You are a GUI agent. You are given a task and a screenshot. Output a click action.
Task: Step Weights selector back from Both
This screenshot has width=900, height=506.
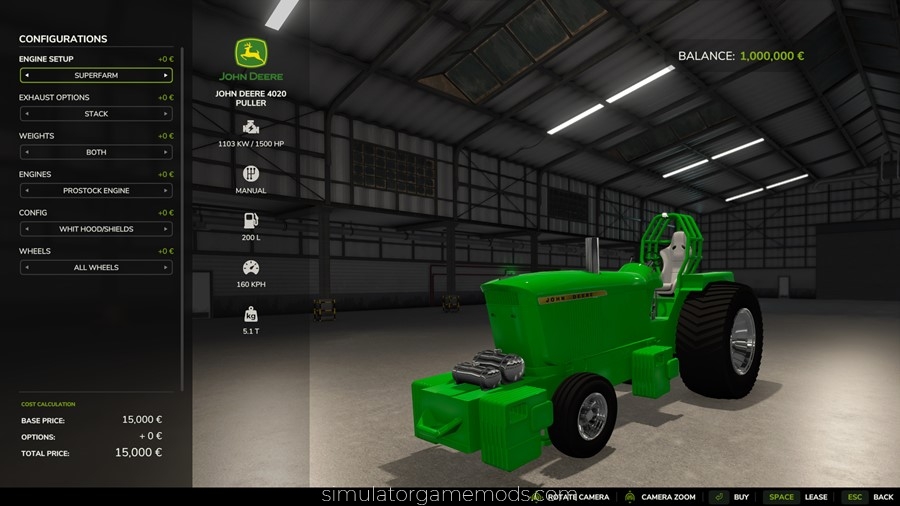(26, 152)
